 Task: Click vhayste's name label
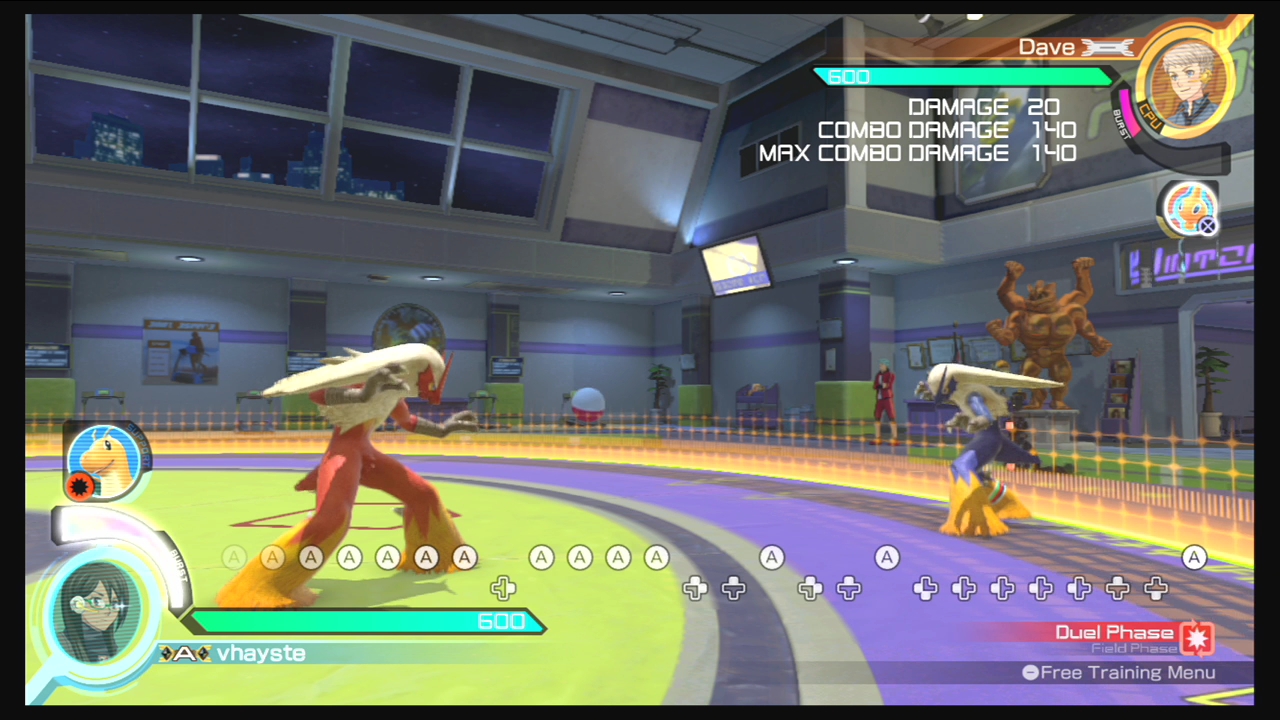coord(261,653)
